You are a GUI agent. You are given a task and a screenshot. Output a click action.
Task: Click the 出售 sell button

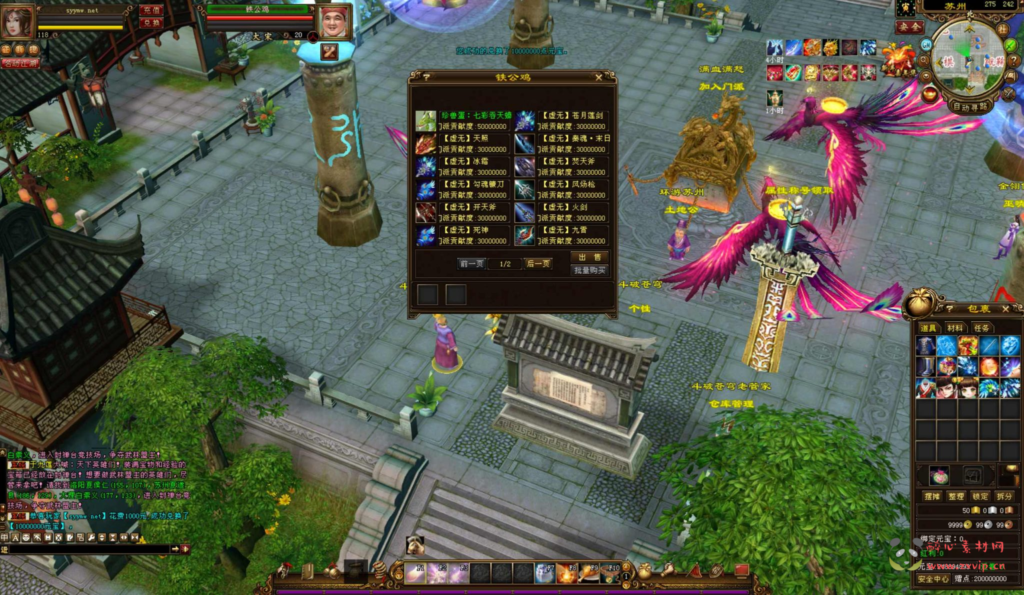click(x=590, y=257)
